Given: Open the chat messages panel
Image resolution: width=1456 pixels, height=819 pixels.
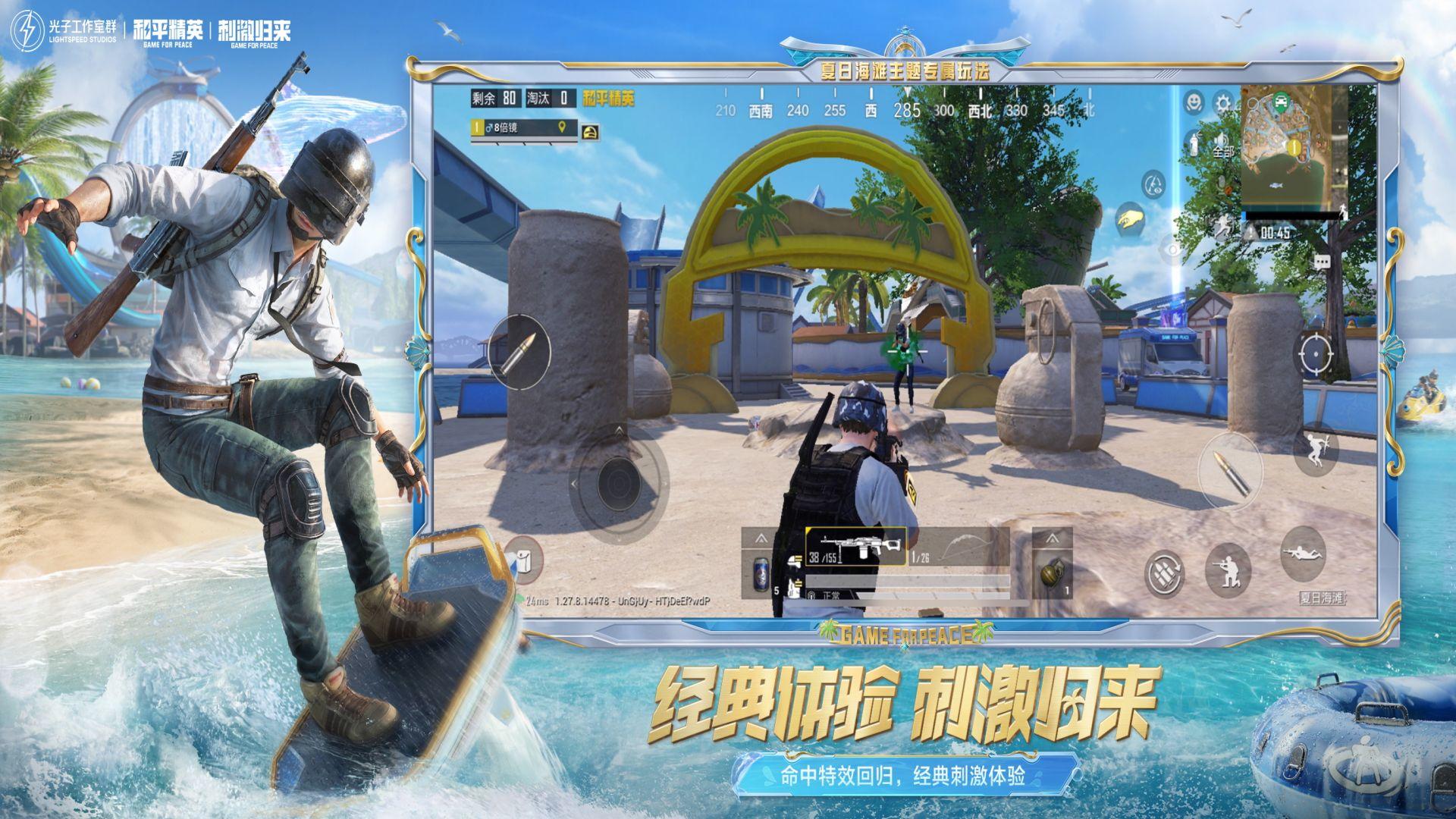Looking at the screenshot, I should click(x=1323, y=262).
